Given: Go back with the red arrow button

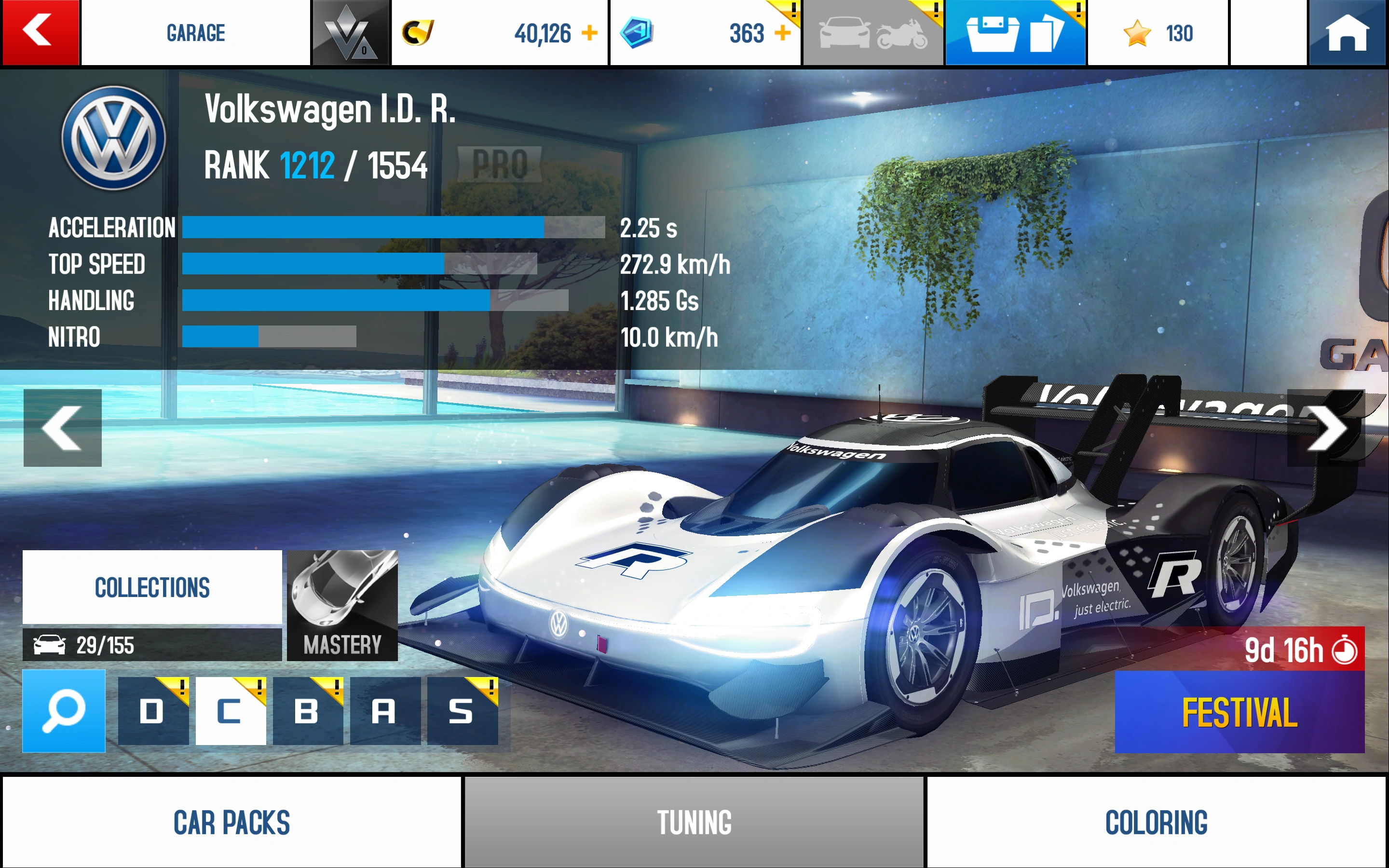Looking at the screenshot, I should tap(40, 32).
